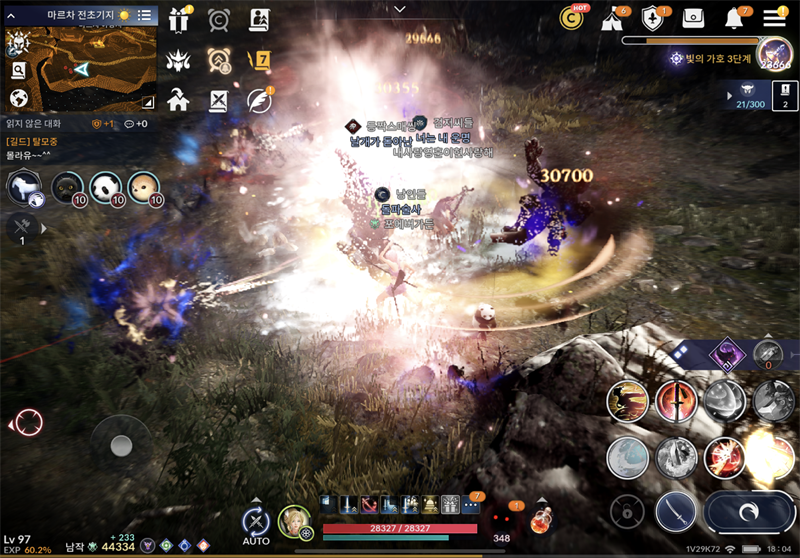This screenshot has width=800, height=558.
Task: Open the world globe icon on the minimap
Action: 18,98
